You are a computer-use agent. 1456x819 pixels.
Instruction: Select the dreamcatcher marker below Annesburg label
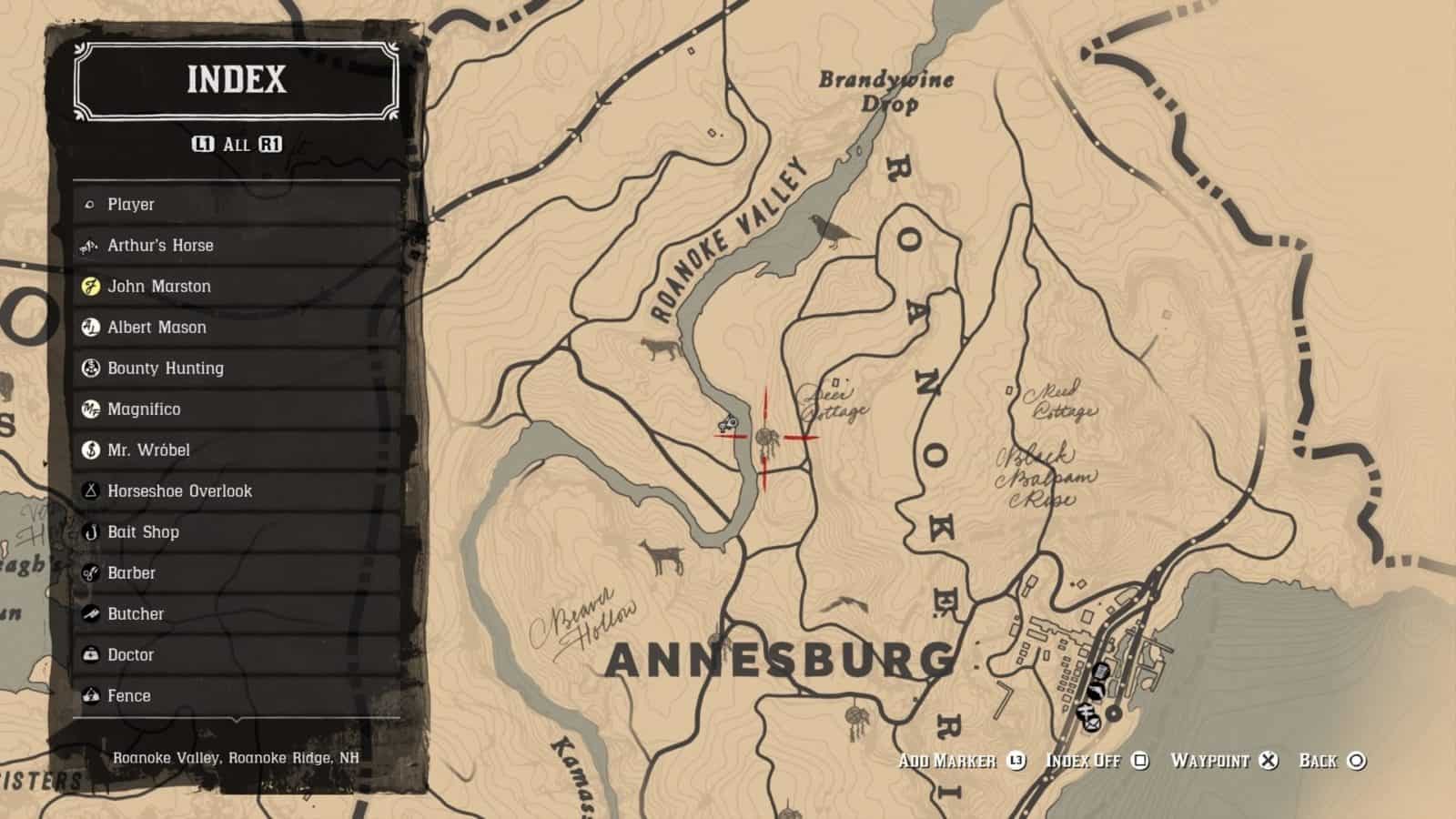(x=856, y=721)
